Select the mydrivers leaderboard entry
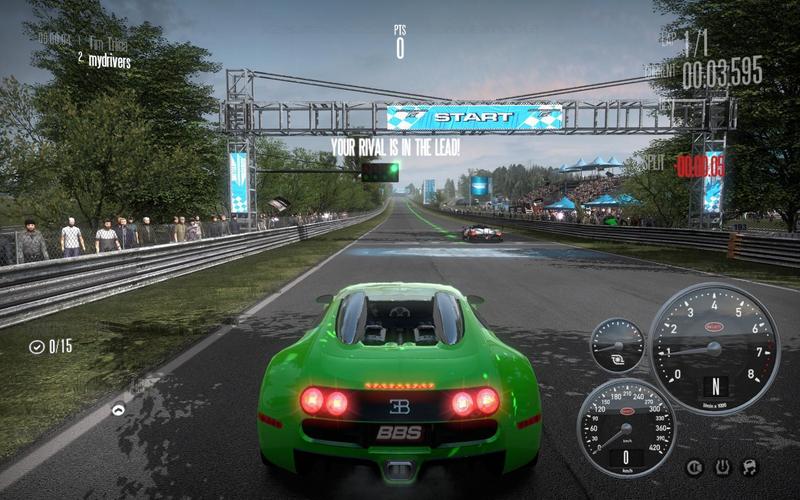 pyautogui.click(x=108, y=61)
